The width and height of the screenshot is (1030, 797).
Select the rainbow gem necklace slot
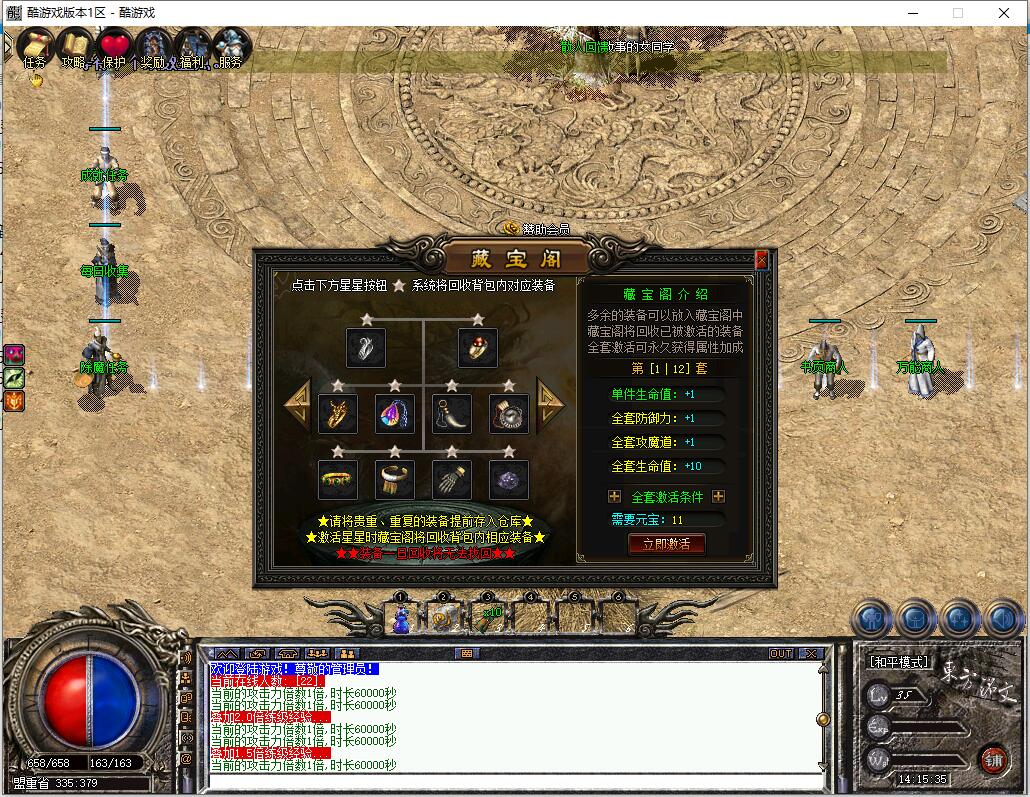(395, 414)
